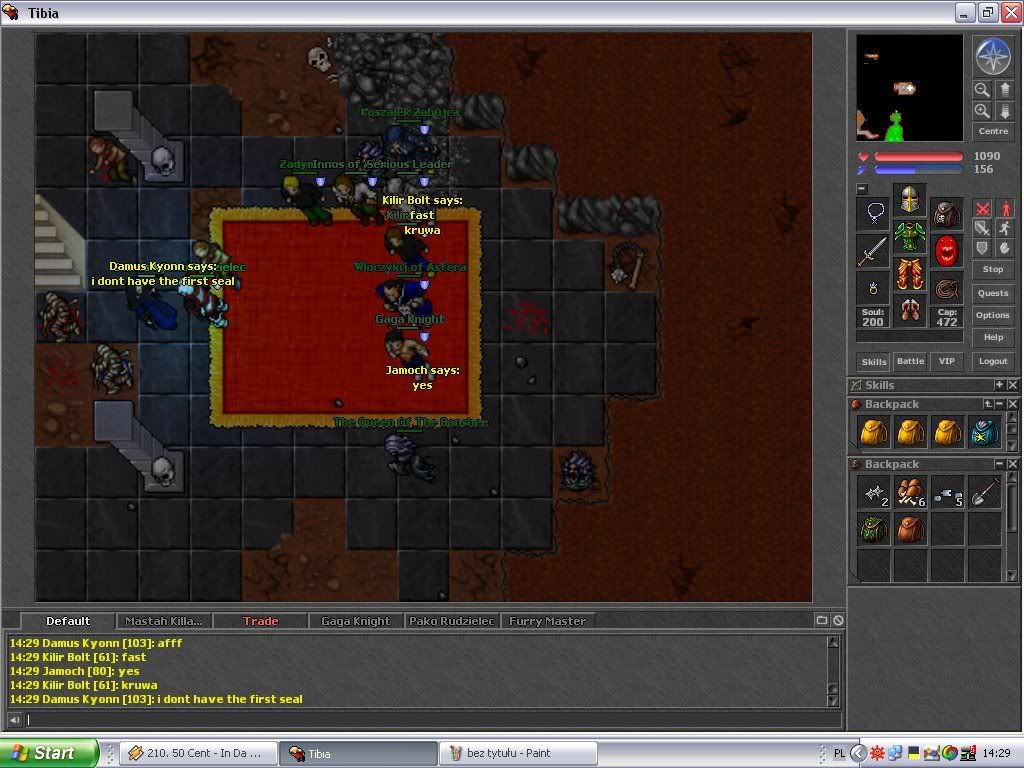This screenshot has height=768, width=1024.
Task: Select the green armor equipment slot
Action: (909, 237)
